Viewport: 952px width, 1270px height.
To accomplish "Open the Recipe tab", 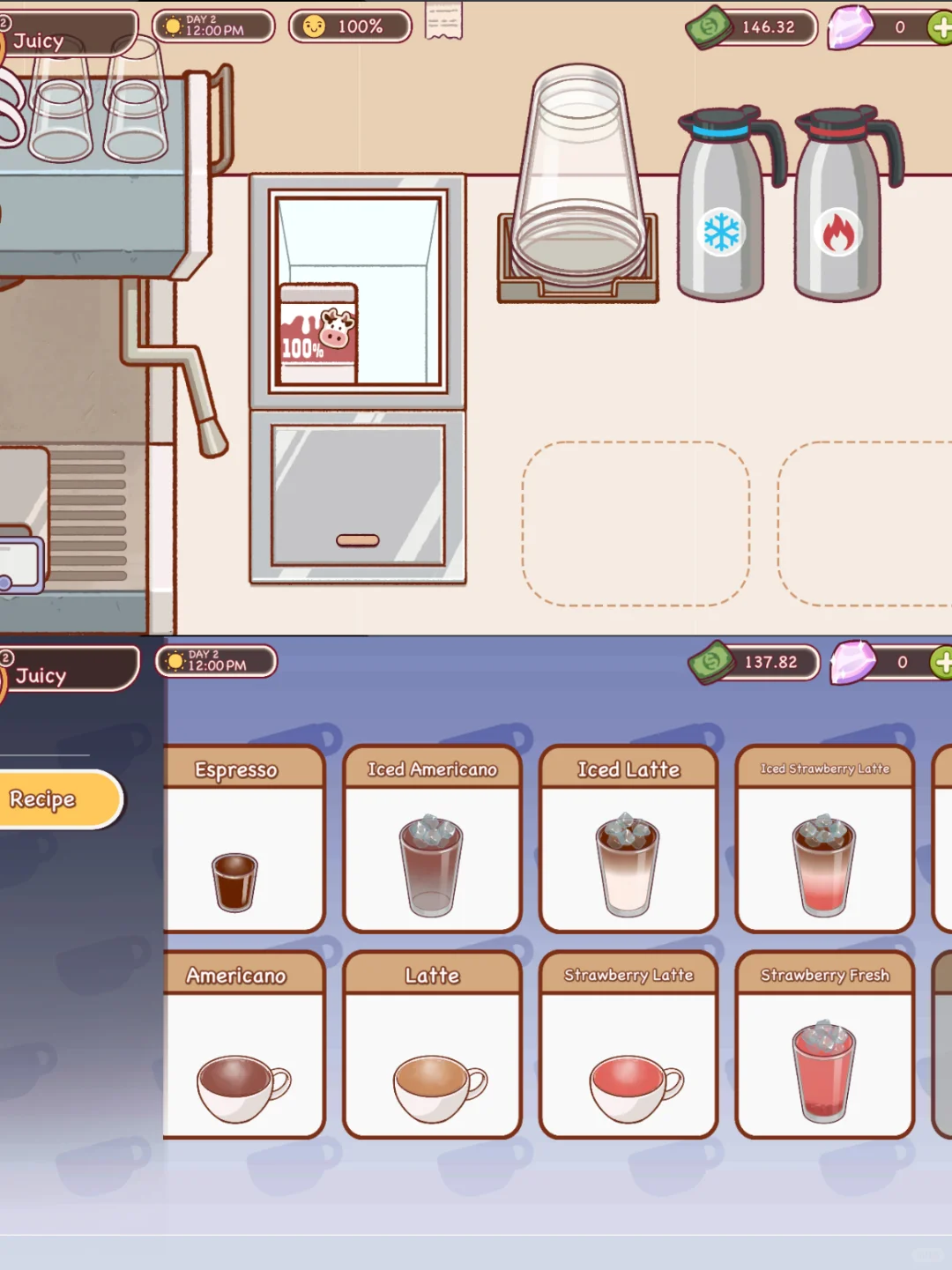I will pyautogui.click(x=55, y=799).
